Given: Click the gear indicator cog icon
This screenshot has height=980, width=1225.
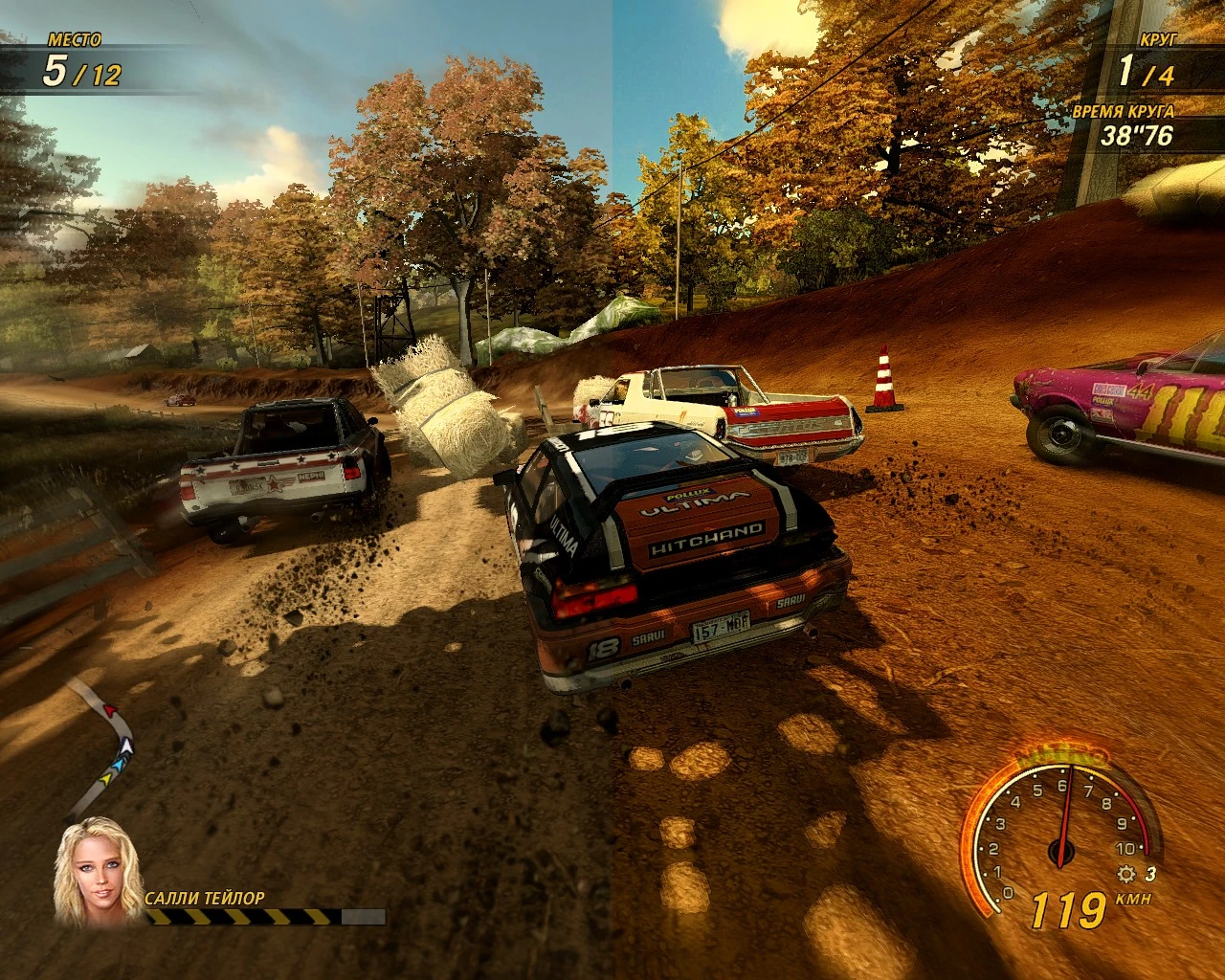Looking at the screenshot, I should click(x=1126, y=873).
